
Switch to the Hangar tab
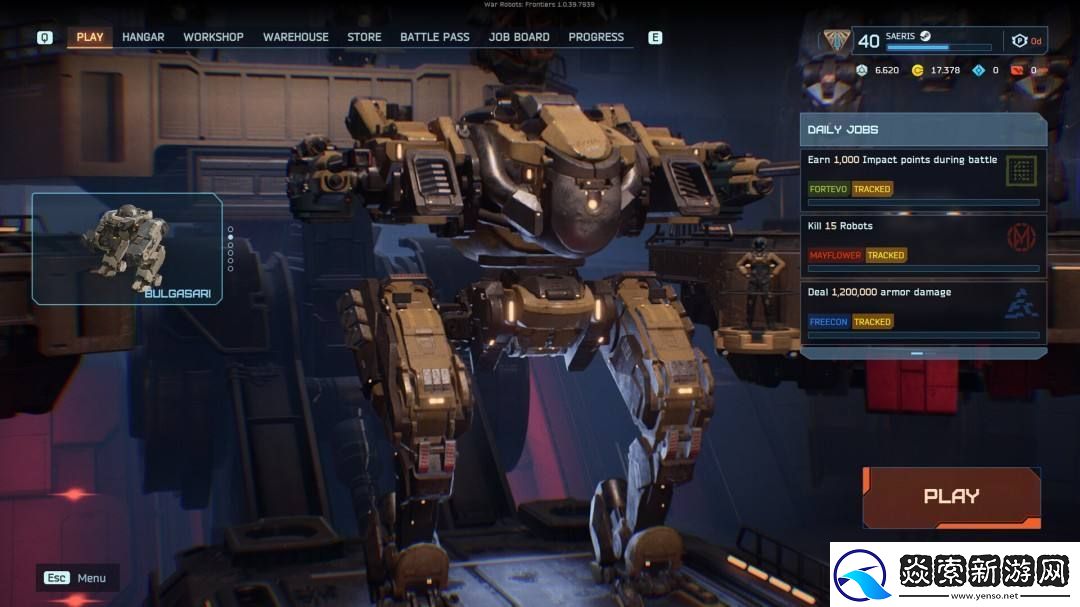143,37
